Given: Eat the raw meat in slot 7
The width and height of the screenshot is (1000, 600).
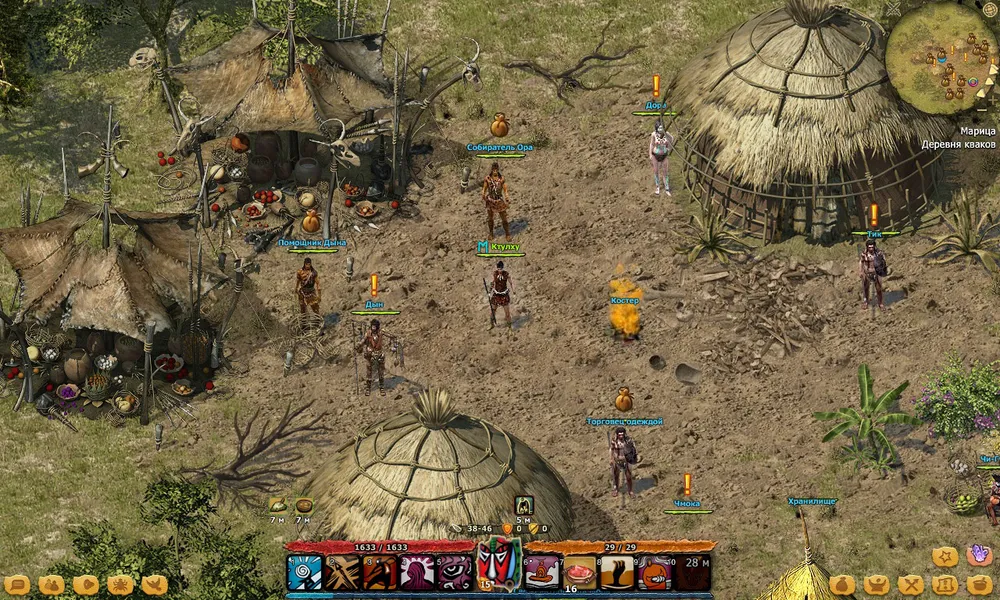Looking at the screenshot, I should pos(580,572).
